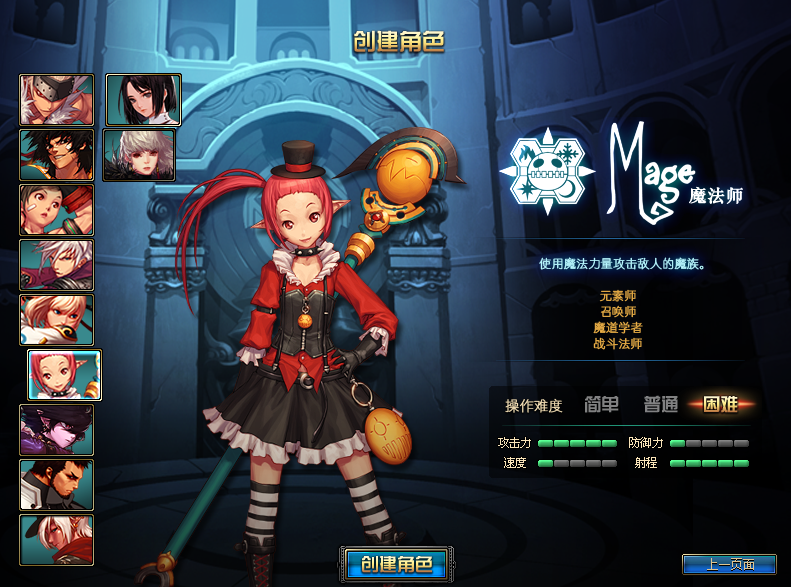Choose the white-haired woman with dark feather collar
Viewport: 791px width, 587px height.
coord(139,154)
